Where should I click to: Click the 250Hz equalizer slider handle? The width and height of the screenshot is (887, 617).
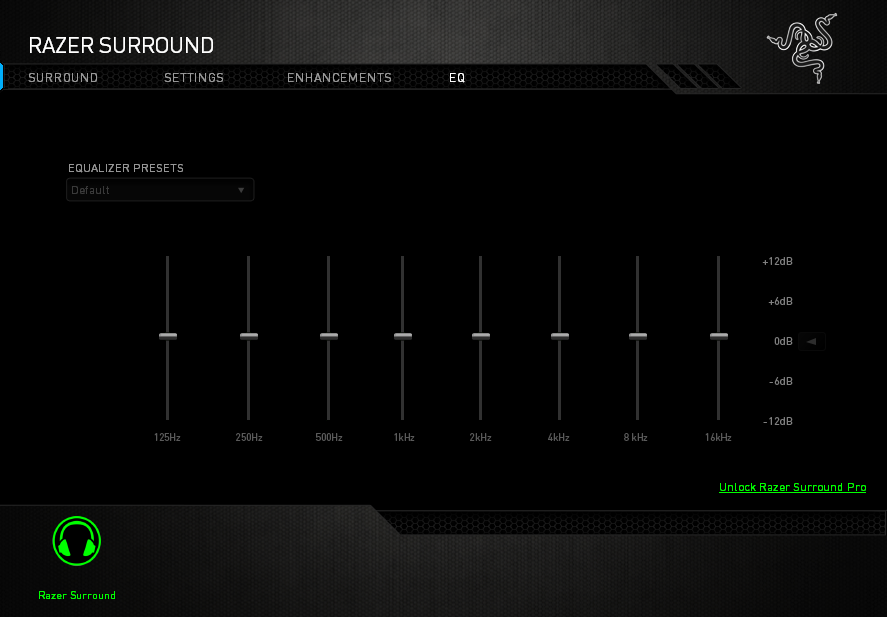[x=249, y=336]
